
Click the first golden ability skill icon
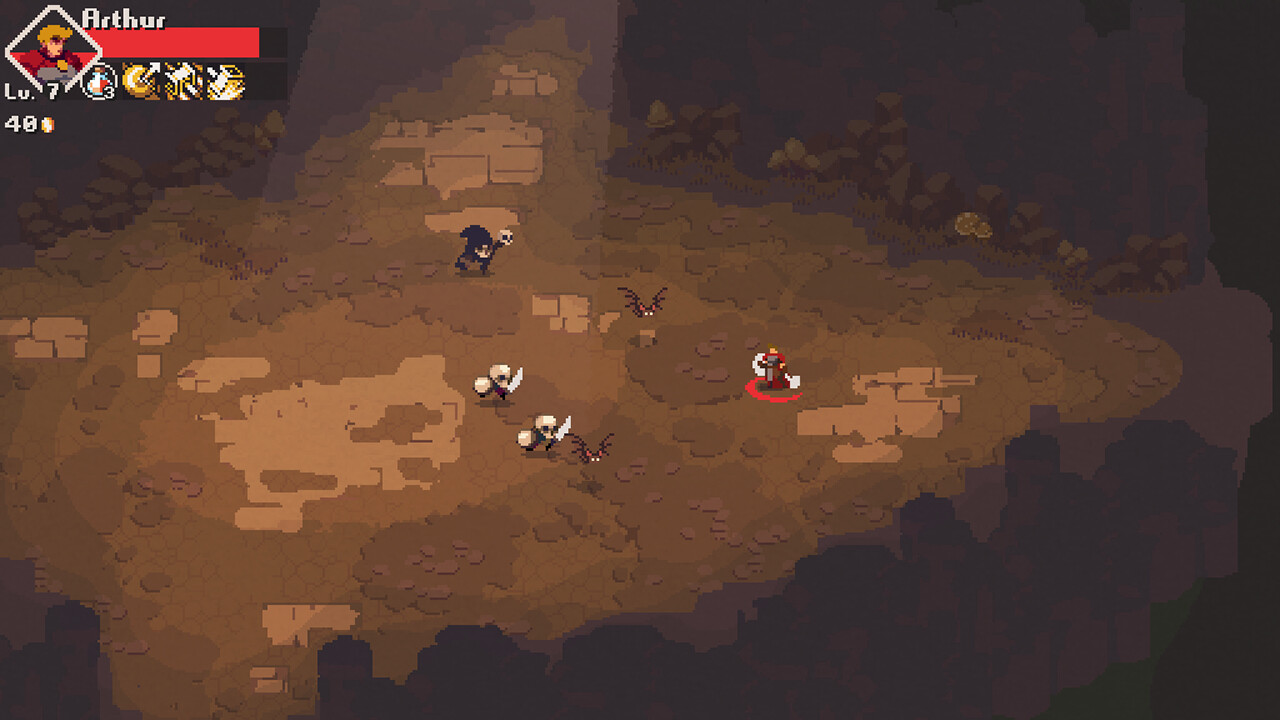click(141, 81)
